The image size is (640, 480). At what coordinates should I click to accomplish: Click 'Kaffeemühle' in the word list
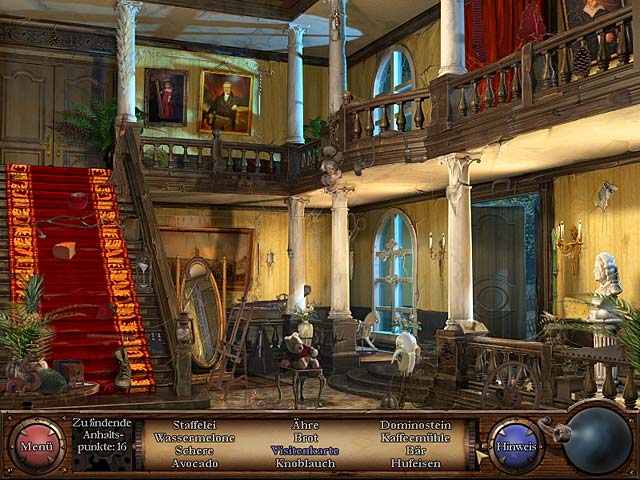coord(415,438)
